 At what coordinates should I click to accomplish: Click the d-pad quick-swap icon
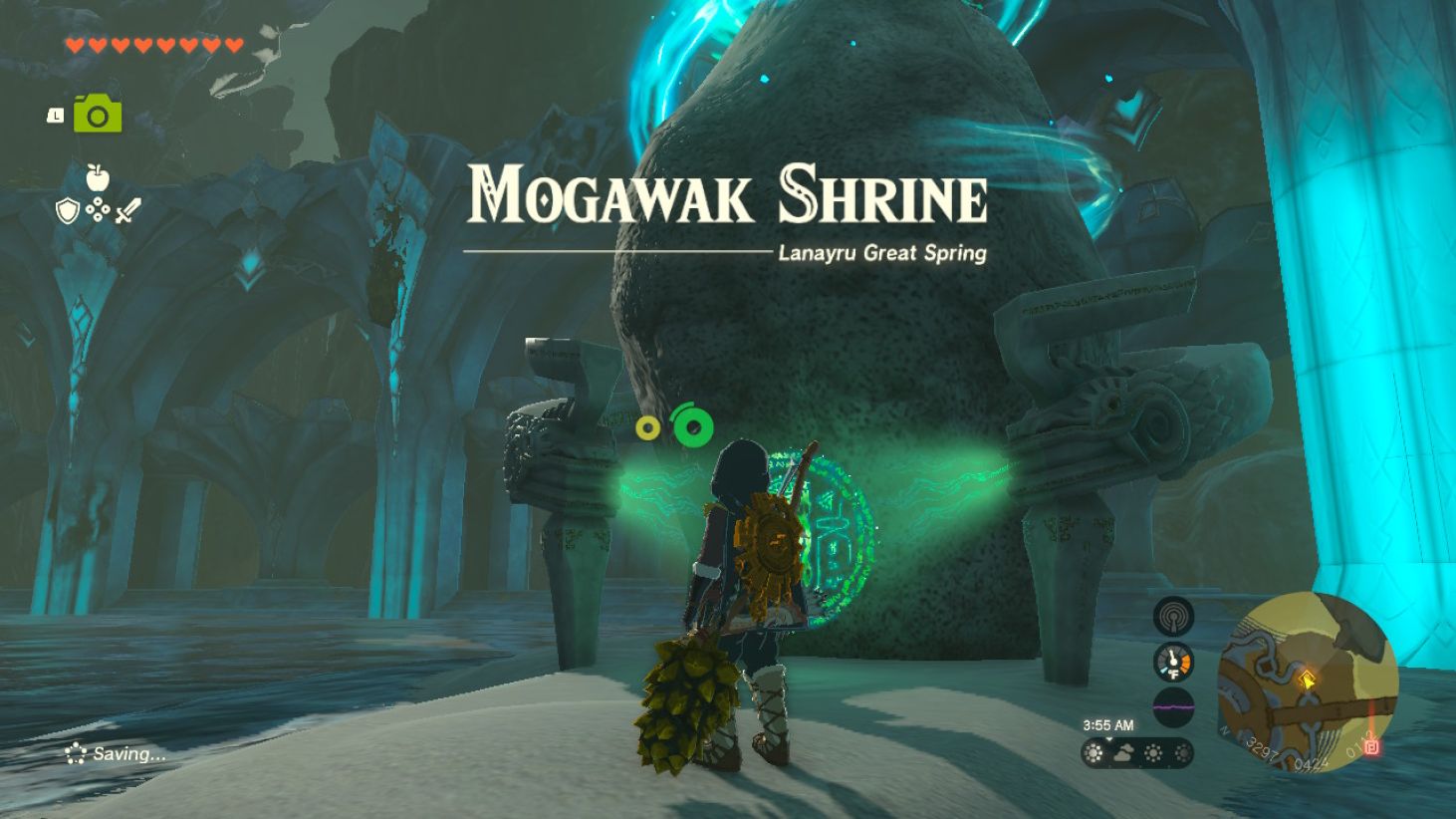coord(96,210)
